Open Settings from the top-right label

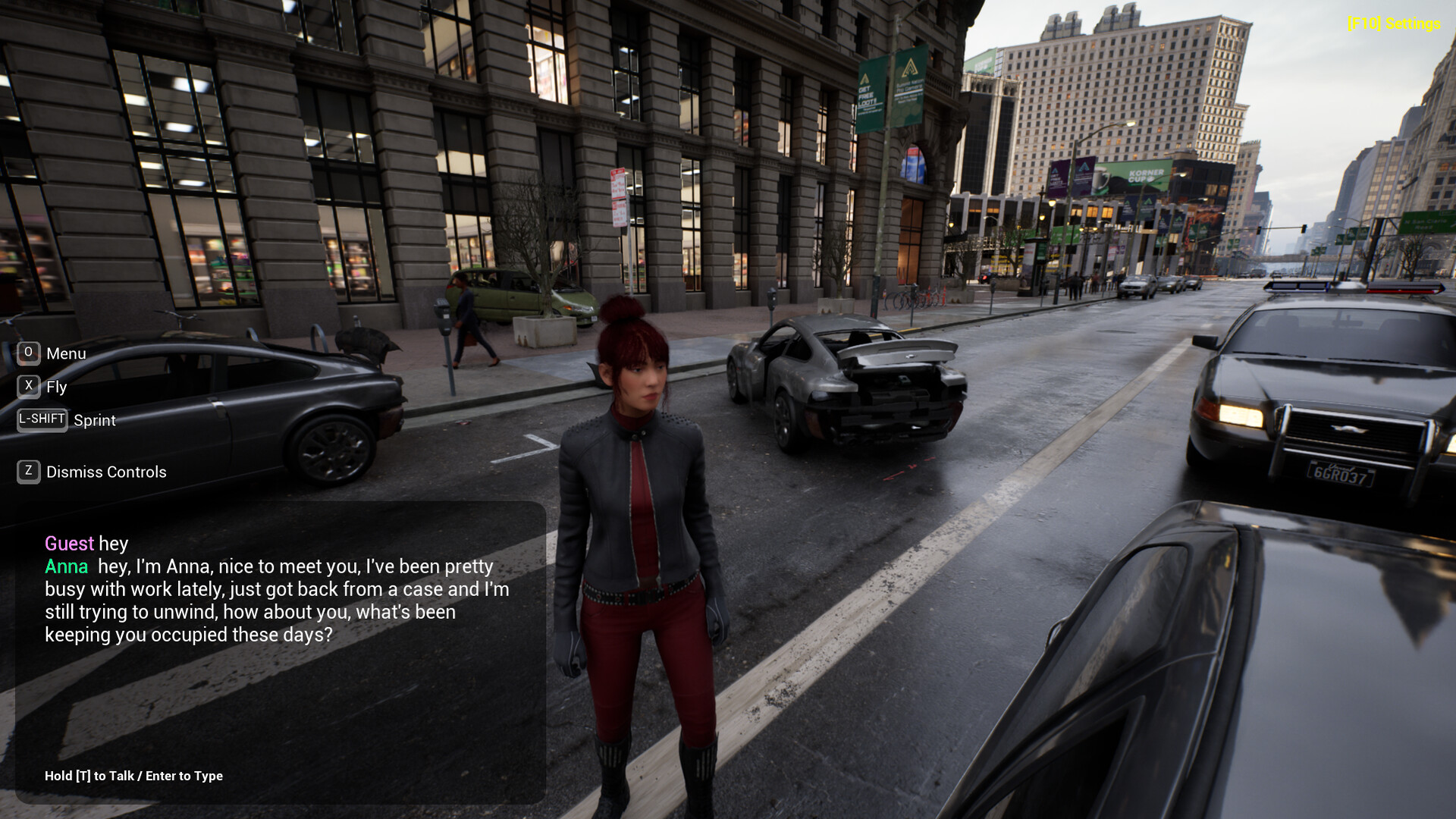[1393, 24]
